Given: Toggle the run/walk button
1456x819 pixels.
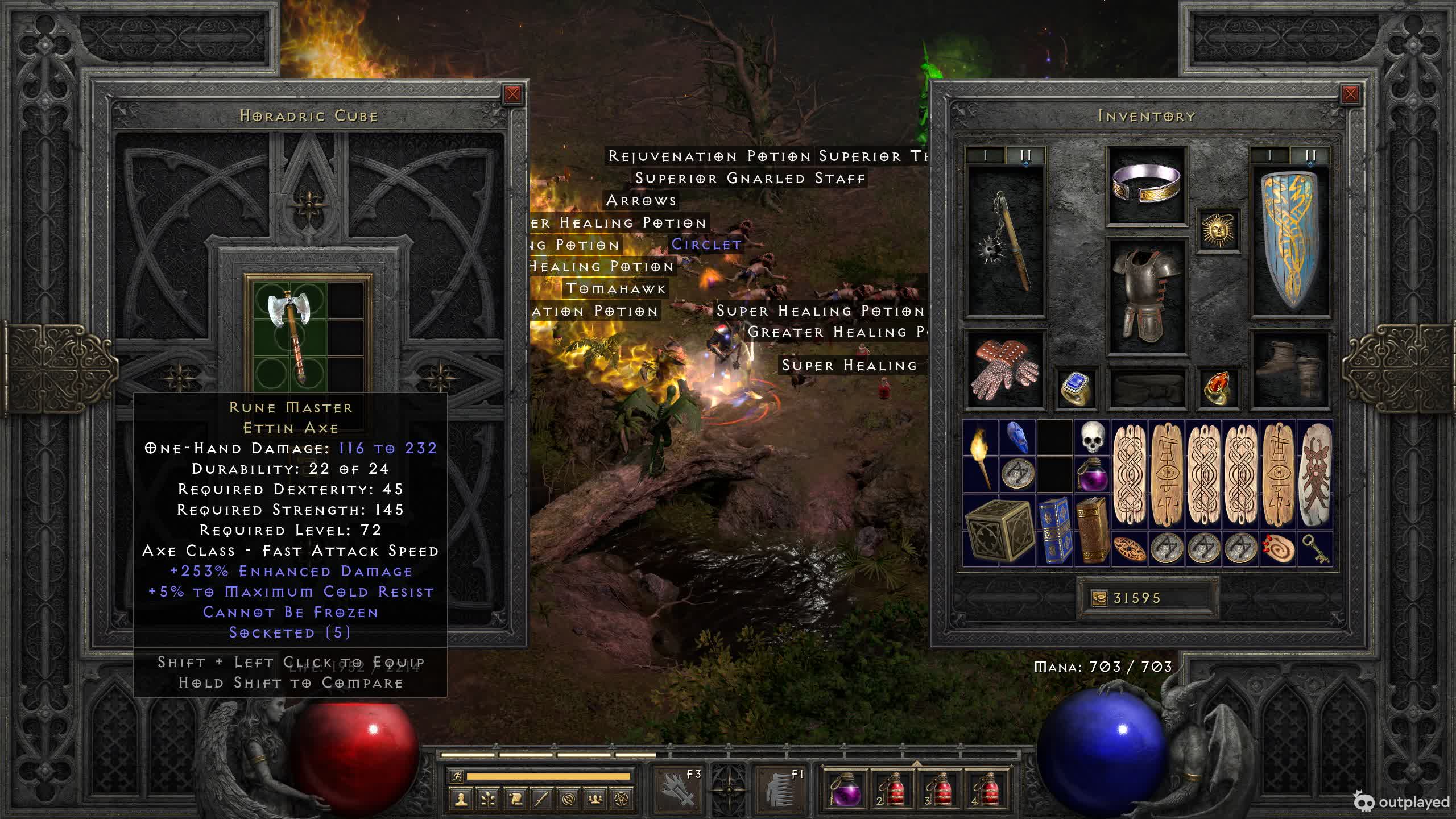Looking at the screenshot, I should pyautogui.click(x=457, y=776).
